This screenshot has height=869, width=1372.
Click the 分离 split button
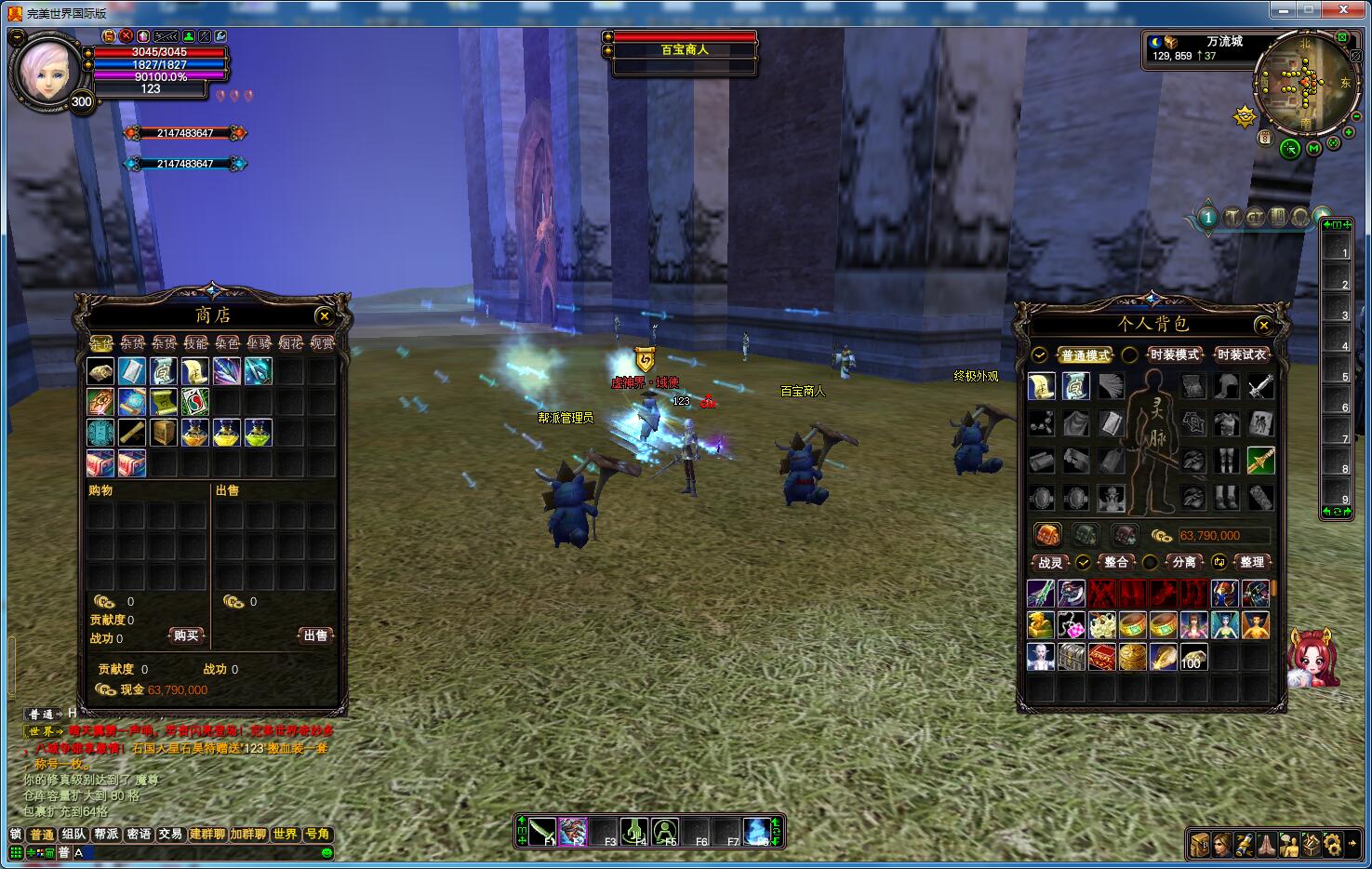[1183, 562]
